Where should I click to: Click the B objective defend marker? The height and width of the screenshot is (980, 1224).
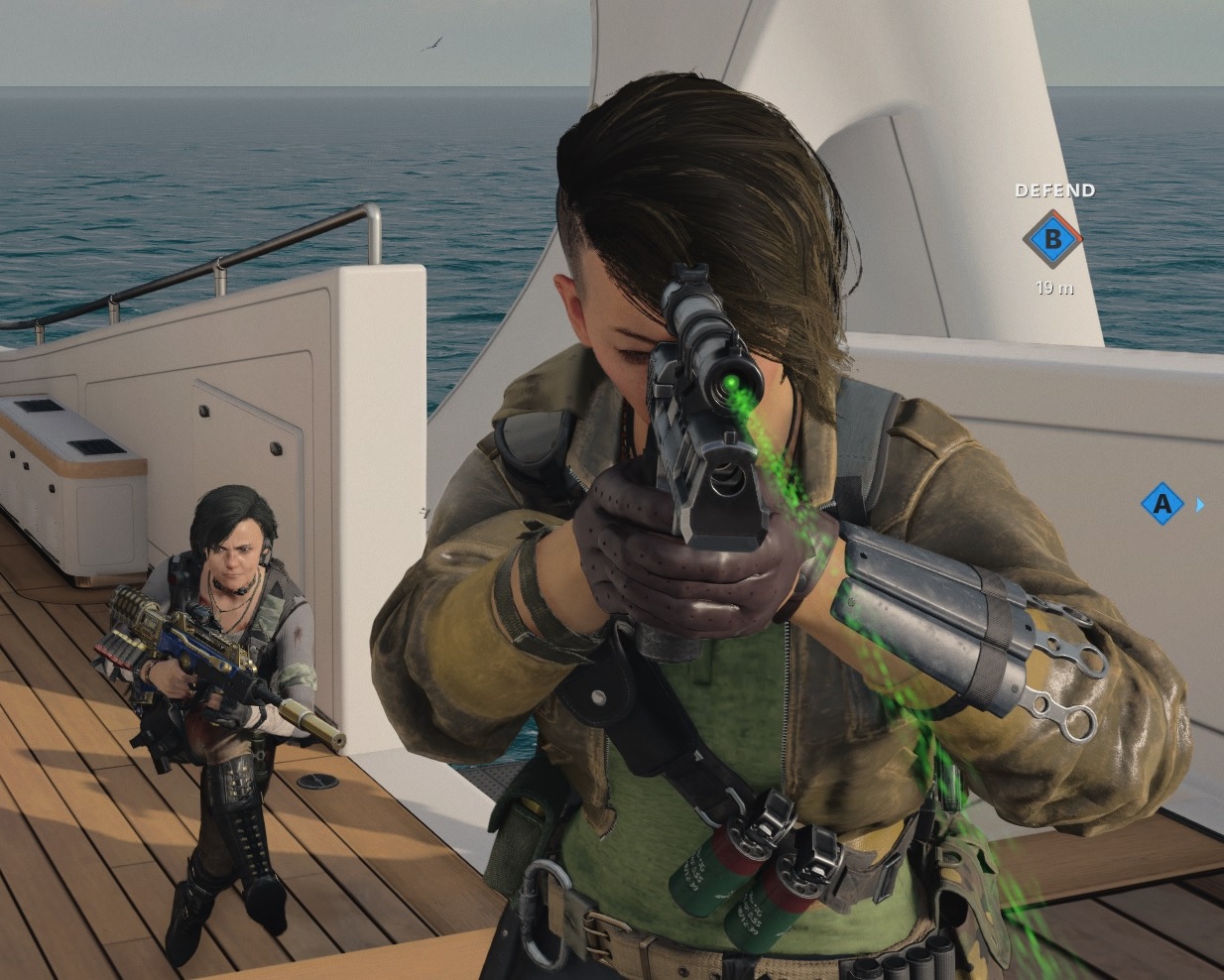[x=1052, y=239]
